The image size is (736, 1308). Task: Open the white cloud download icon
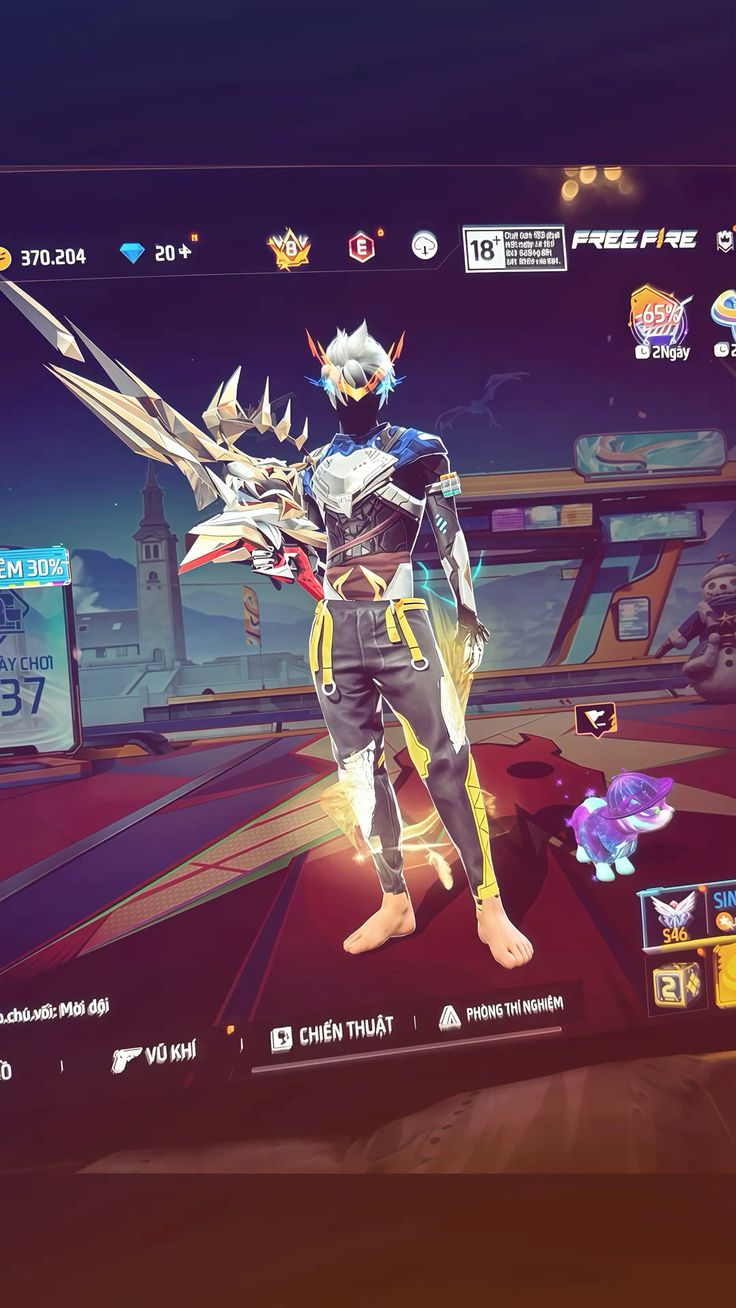tap(425, 245)
